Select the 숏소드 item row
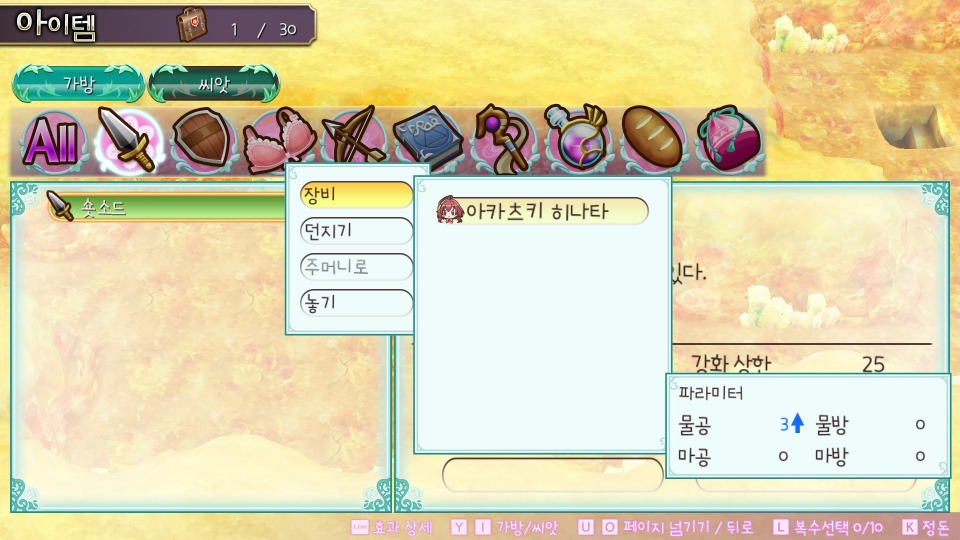Viewport: 960px width, 540px height. pyautogui.click(x=170, y=208)
